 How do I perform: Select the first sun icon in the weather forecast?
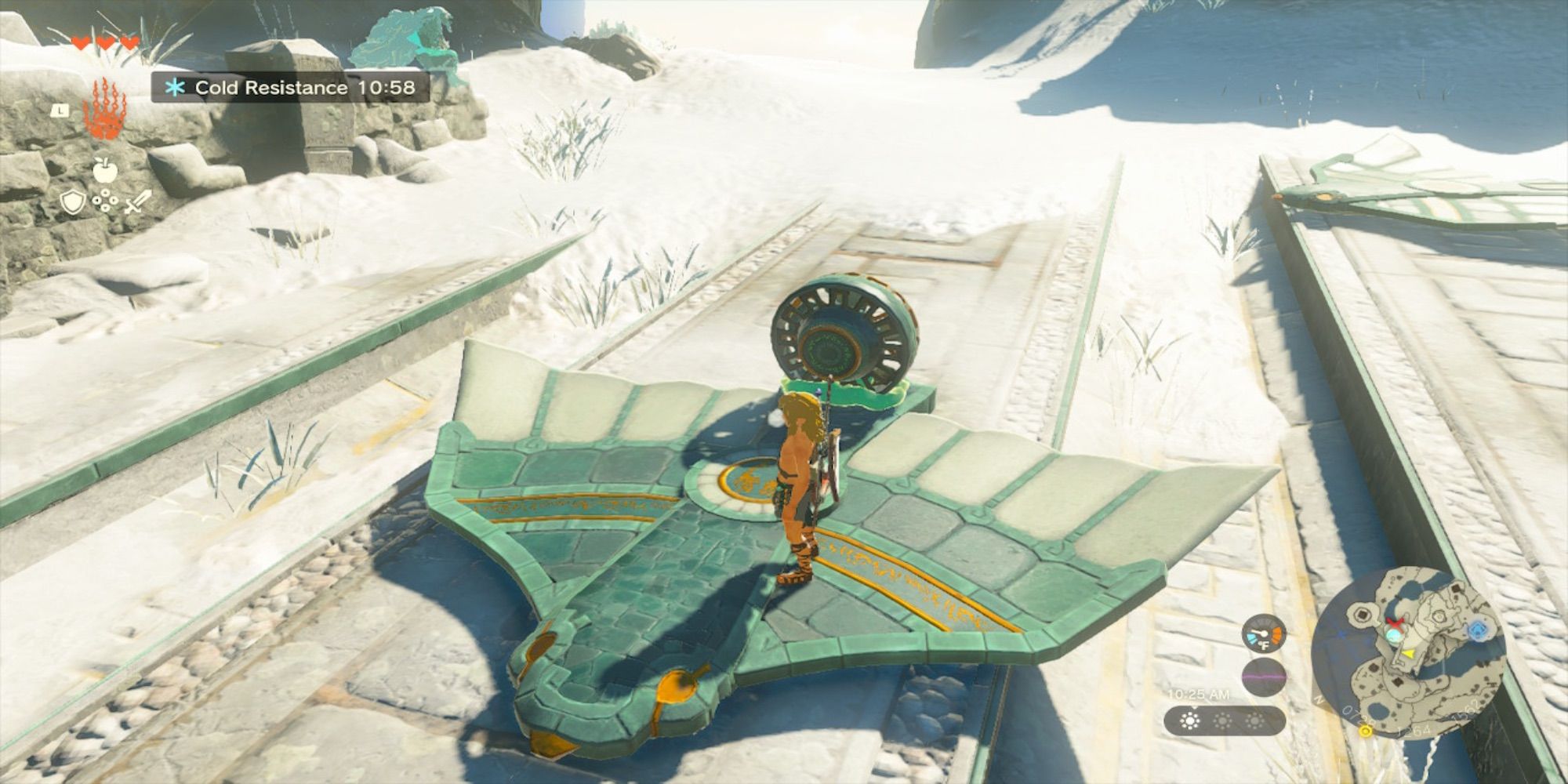click(1190, 721)
